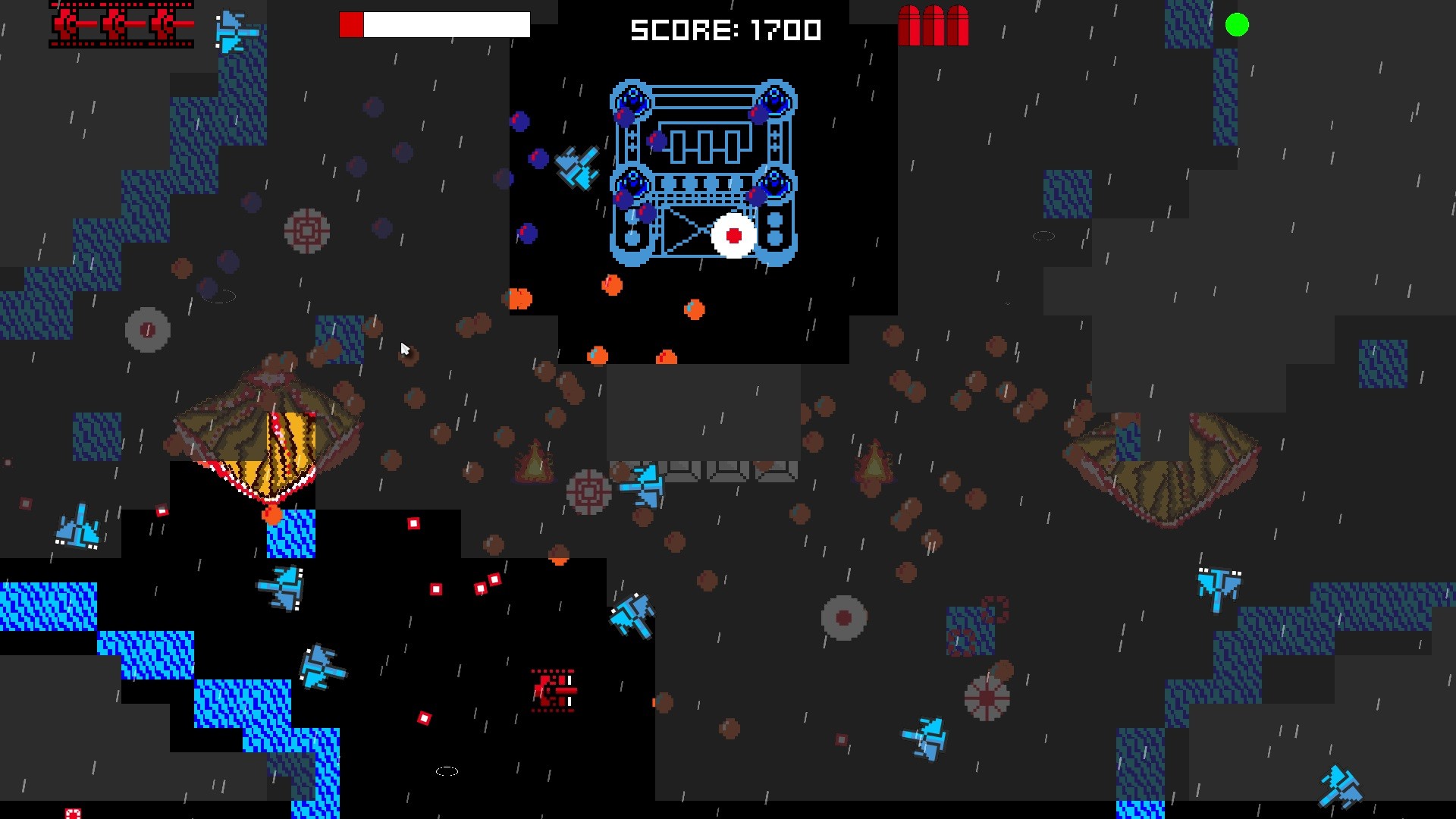1456x819 pixels.
Task: Click the bottom-right turret of the boss
Action: 774,184
